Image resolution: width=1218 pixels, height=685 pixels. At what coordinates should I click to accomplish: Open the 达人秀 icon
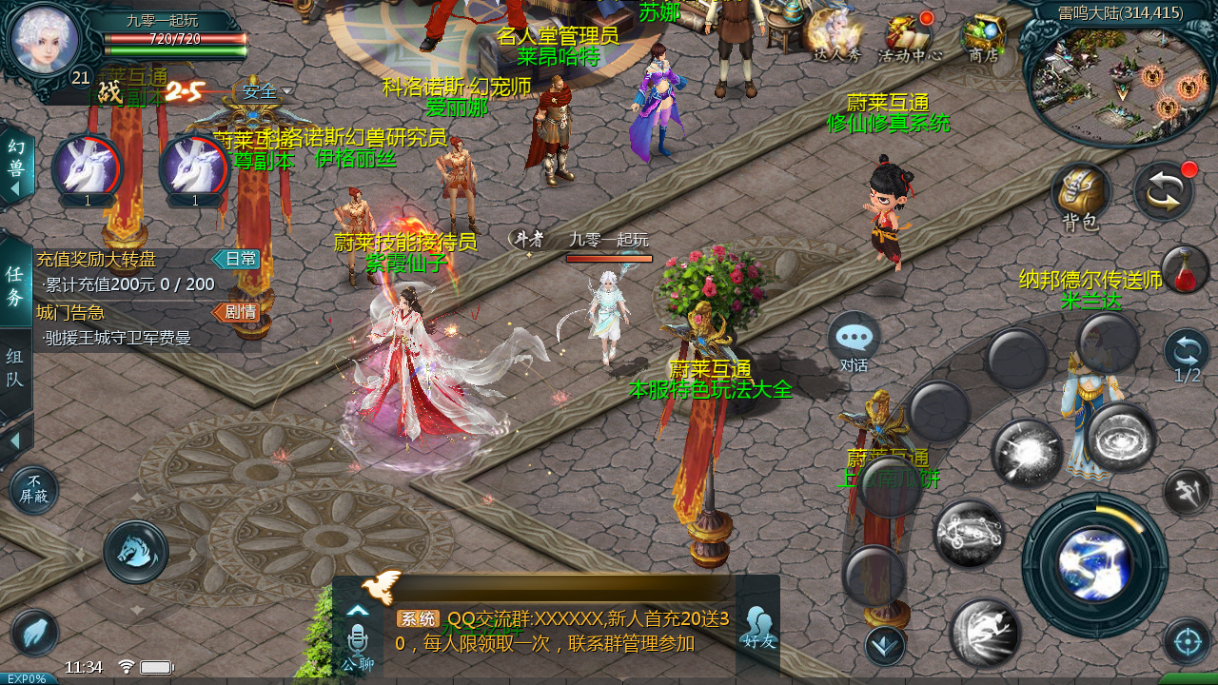tap(836, 37)
